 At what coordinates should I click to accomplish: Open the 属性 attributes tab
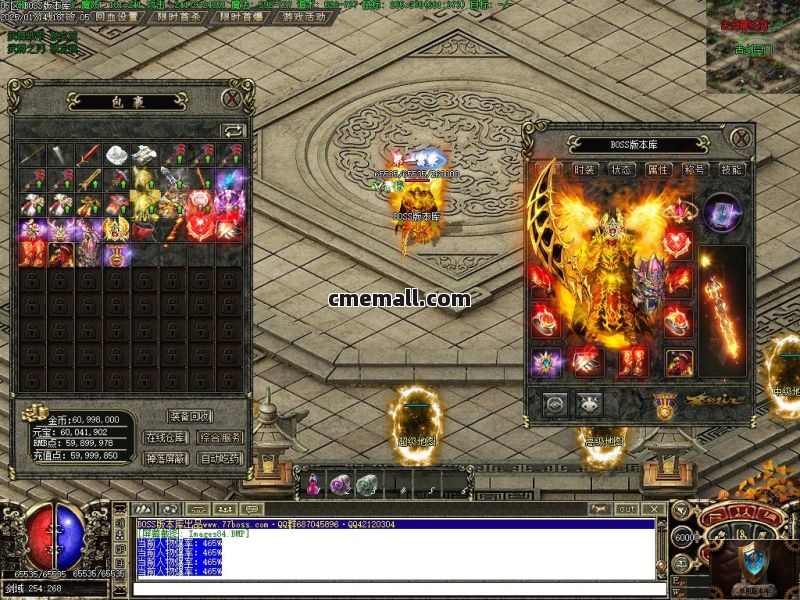pyautogui.click(x=658, y=170)
